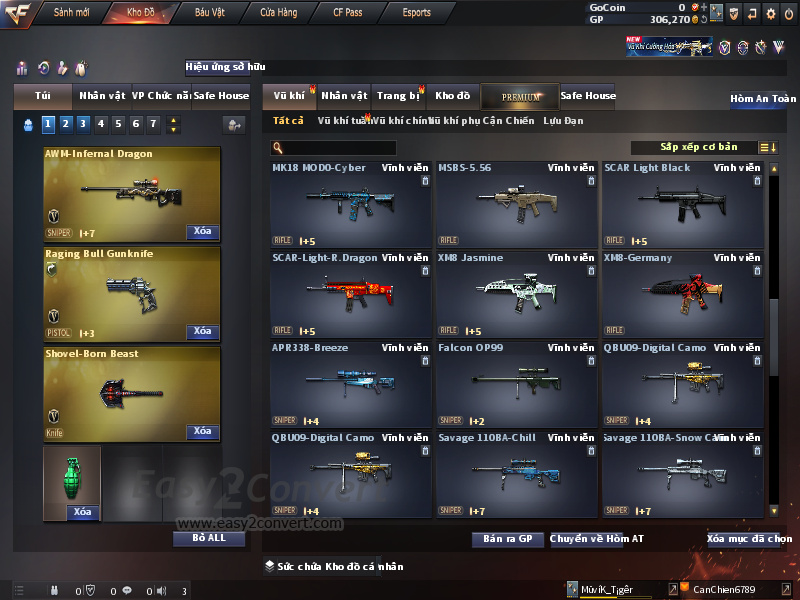Screen dimensions: 800x600
Task: Open the Cửa Hàng shop tab
Action: coord(278,13)
